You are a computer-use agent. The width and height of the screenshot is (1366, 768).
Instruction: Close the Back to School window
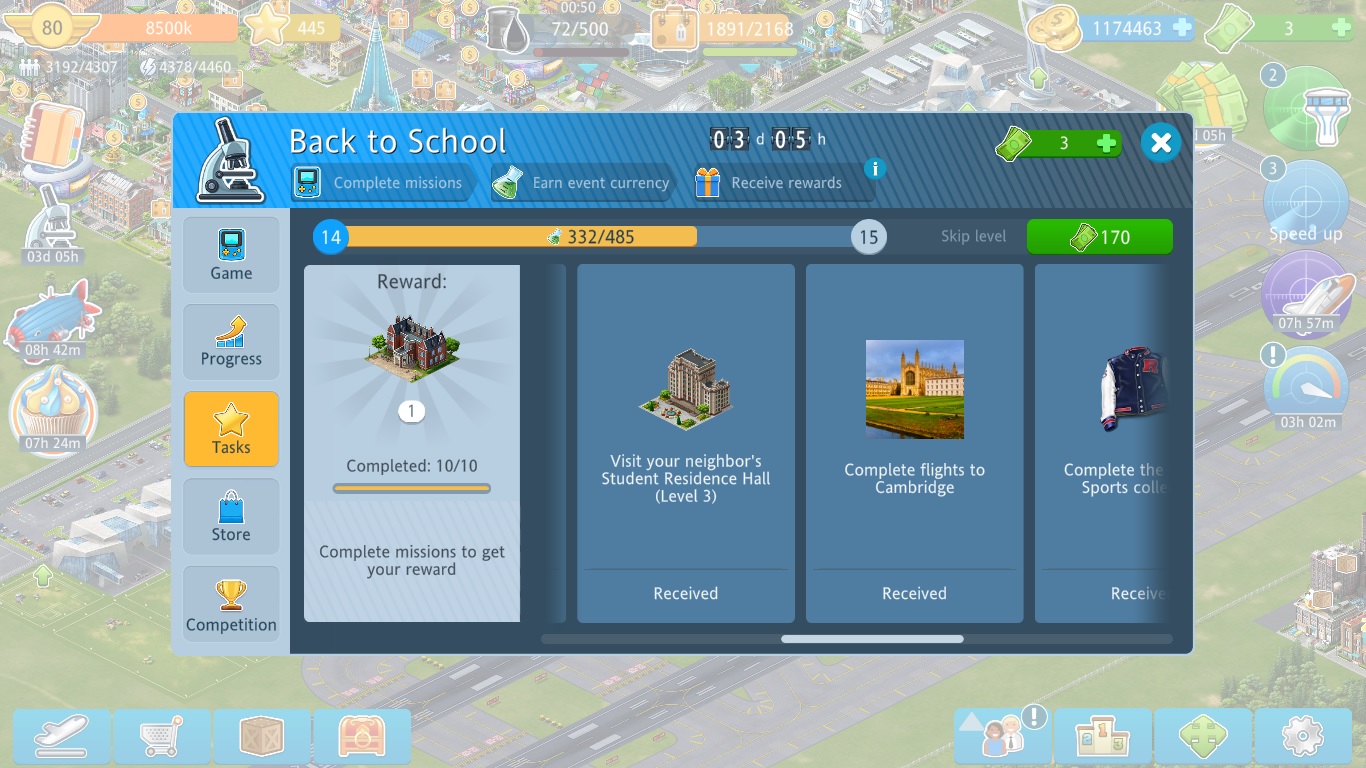coord(1160,143)
